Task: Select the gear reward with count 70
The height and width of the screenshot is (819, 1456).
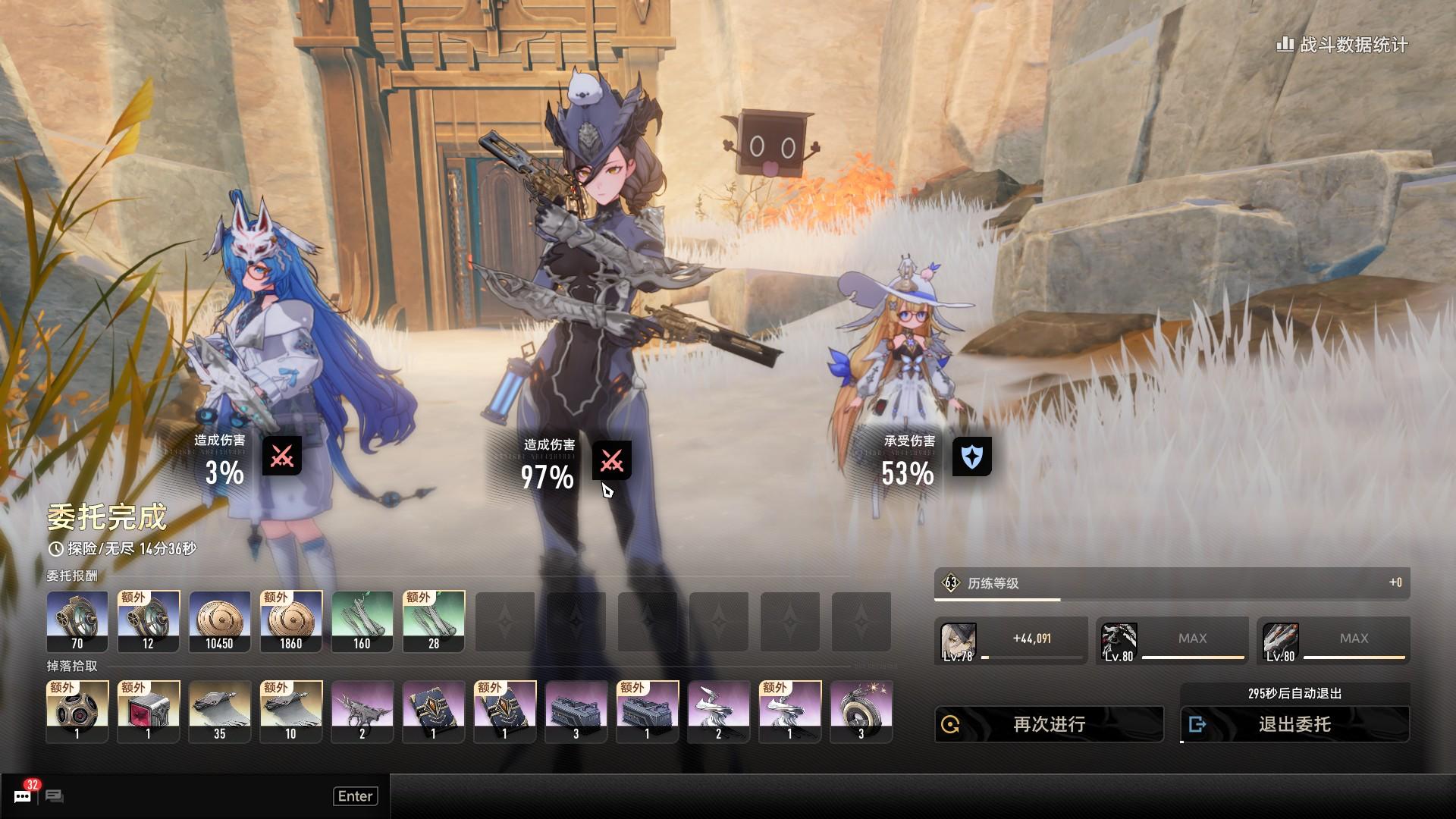Action: (77, 621)
